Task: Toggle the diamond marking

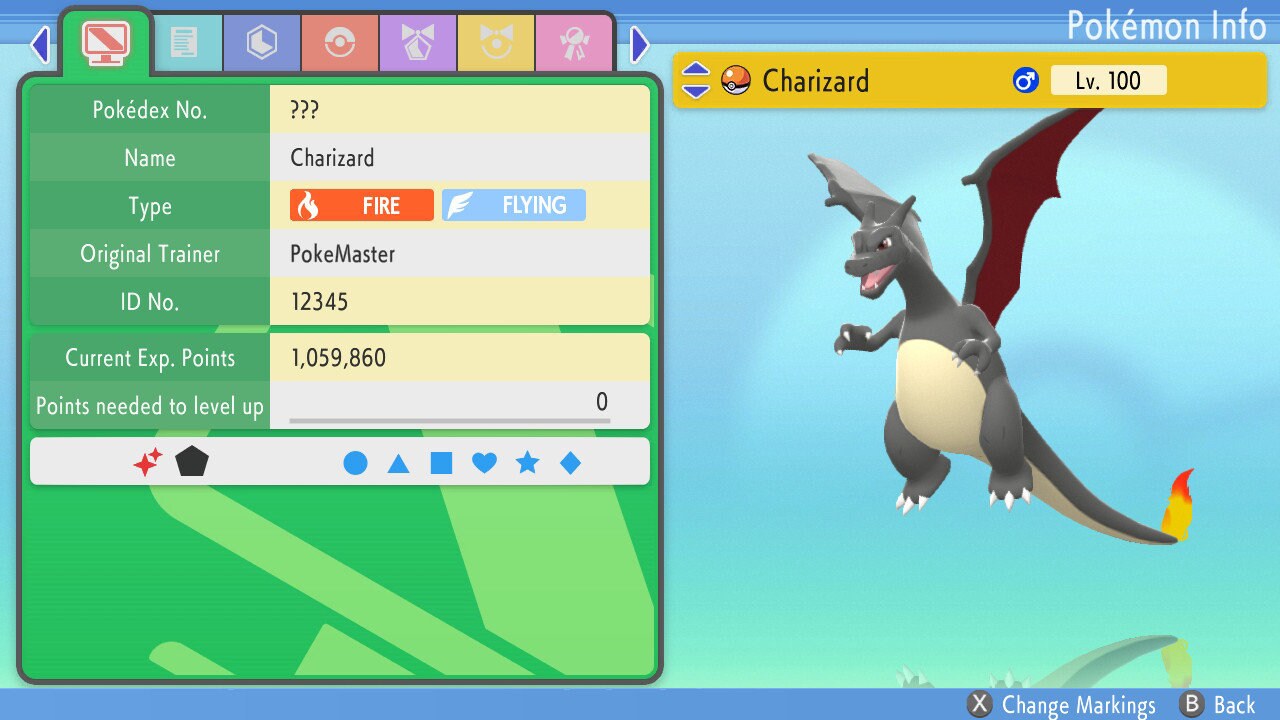Action: pyautogui.click(x=570, y=463)
